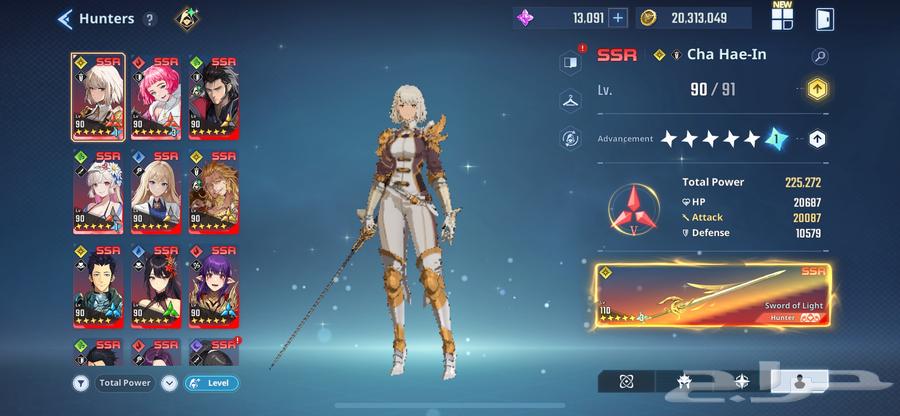
Task: Open the costume hanger icon
Action: [571, 100]
